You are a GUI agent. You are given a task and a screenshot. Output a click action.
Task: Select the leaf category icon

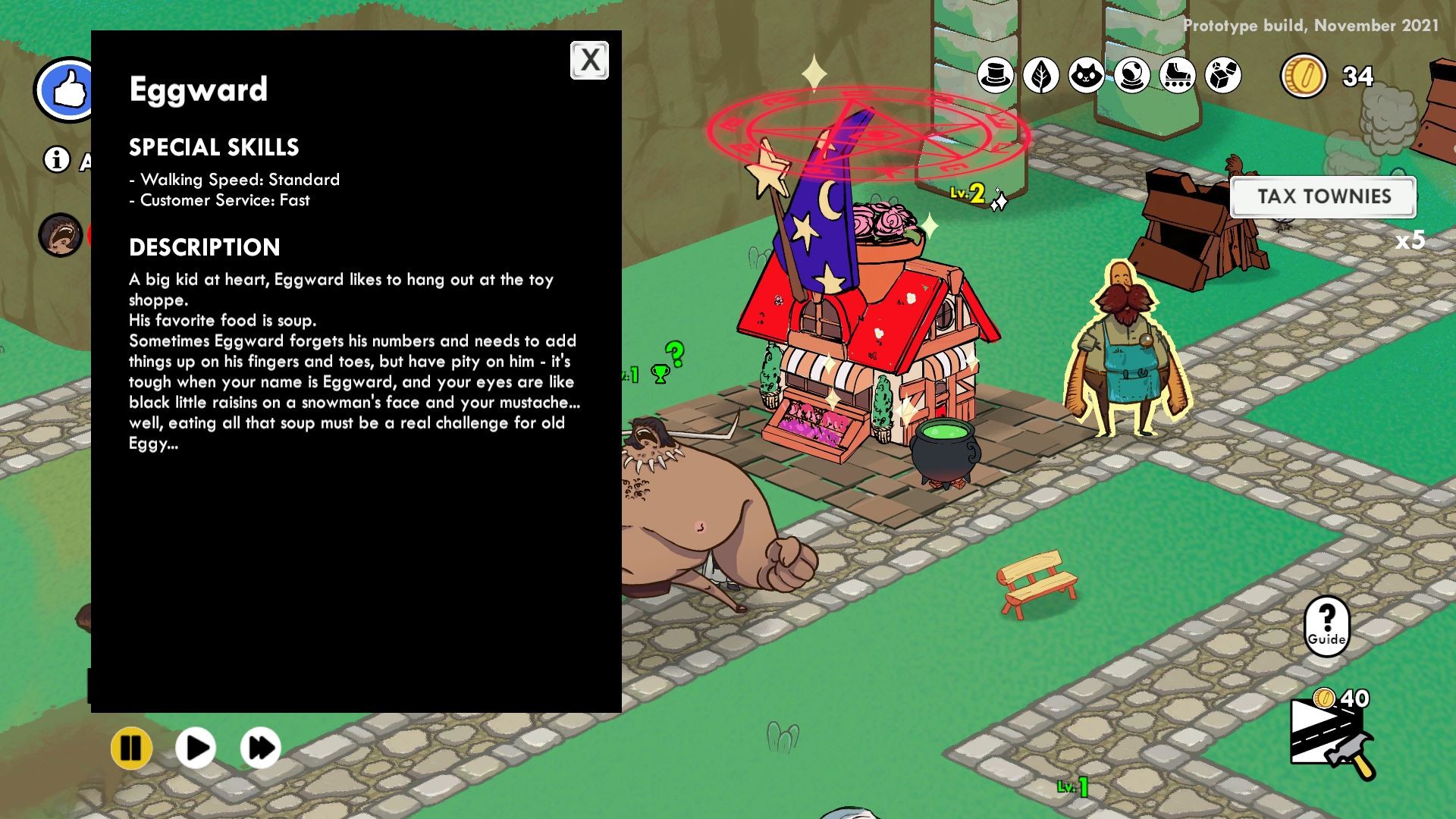point(1040,76)
